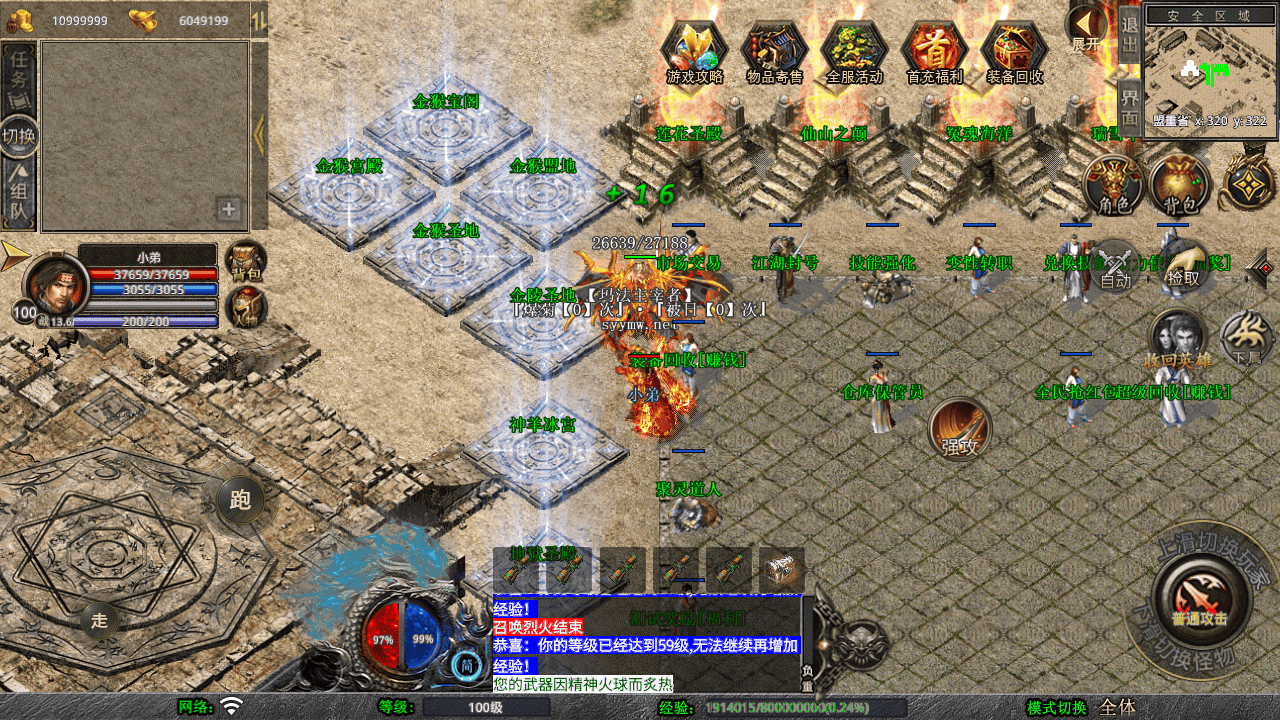Viewport: 1280px width, 720px height.
Task: Open the 首充福利 first-recharge bonus icon
Action: (x=934, y=50)
